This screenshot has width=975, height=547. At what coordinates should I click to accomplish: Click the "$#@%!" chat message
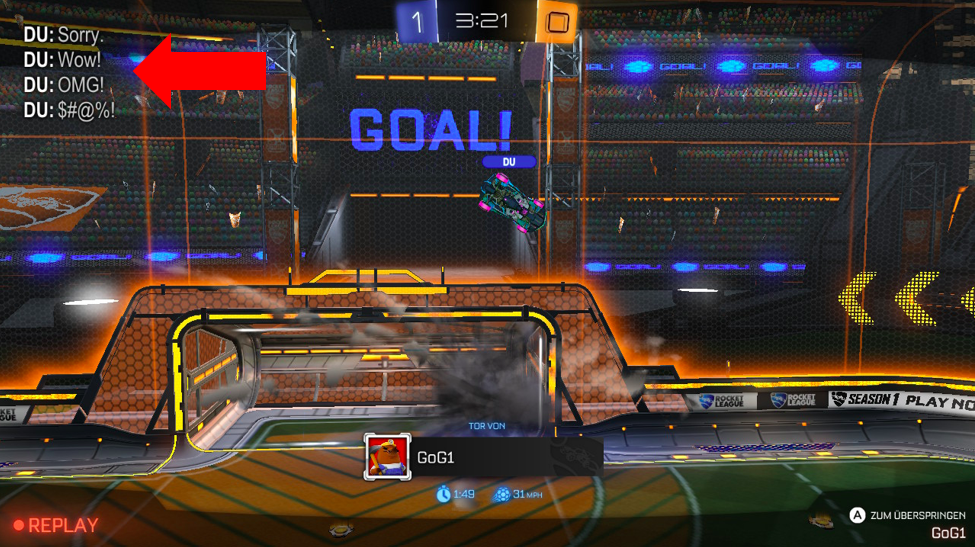(x=69, y=110)
